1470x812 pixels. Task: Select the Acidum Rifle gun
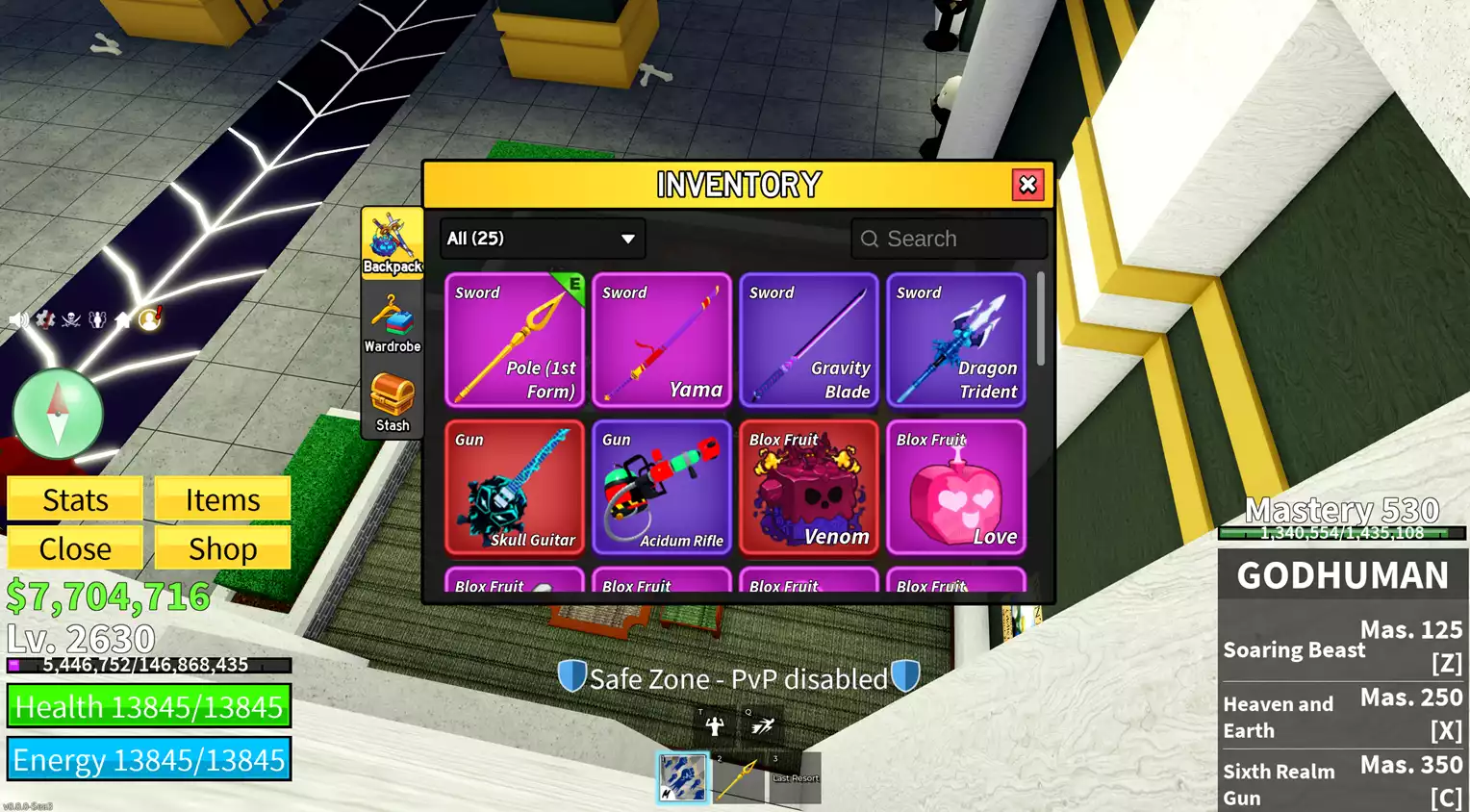pos(662,488)
